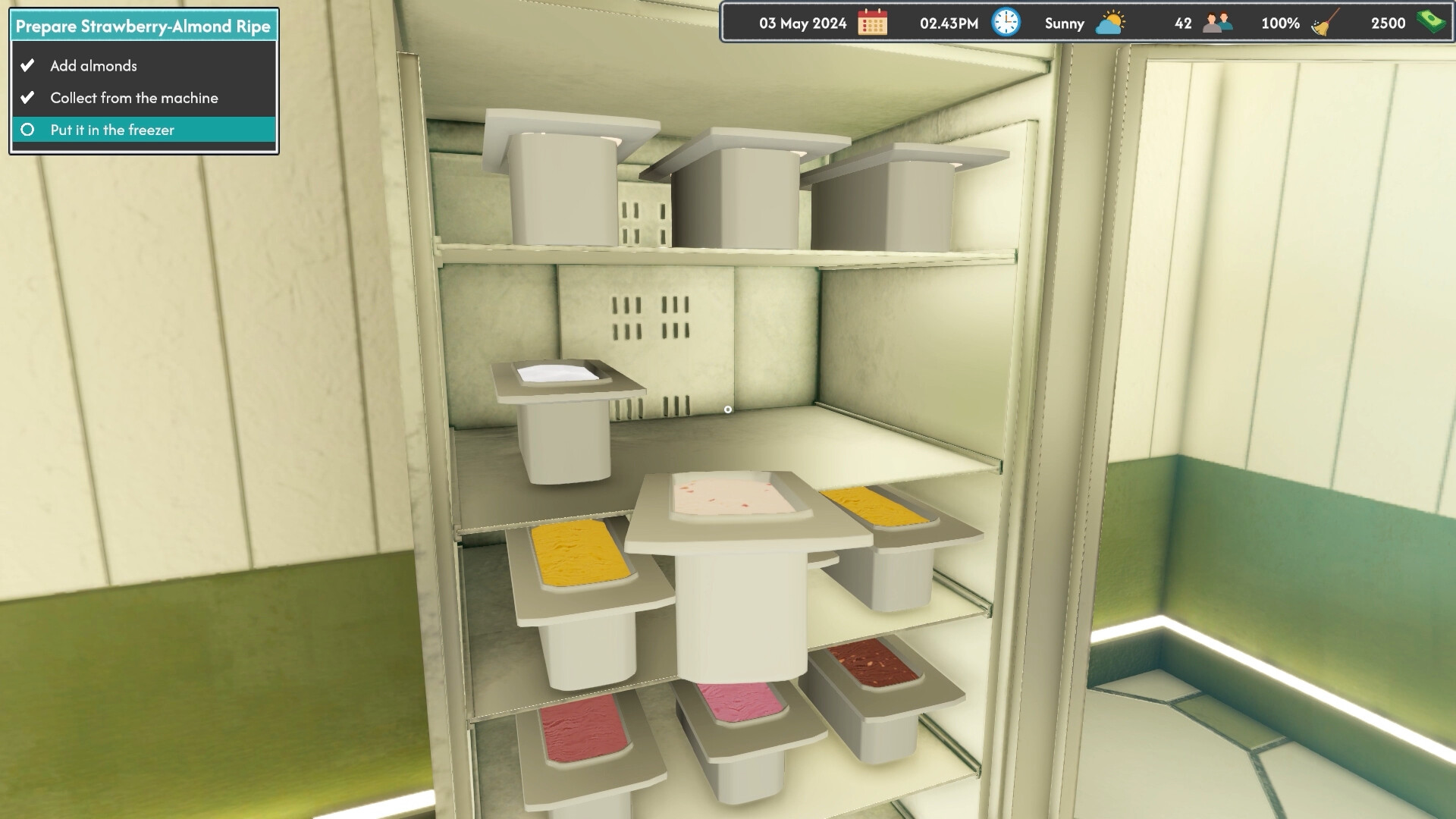
Task: Select the Put it in the freezer step
Action: coord(112,130)
